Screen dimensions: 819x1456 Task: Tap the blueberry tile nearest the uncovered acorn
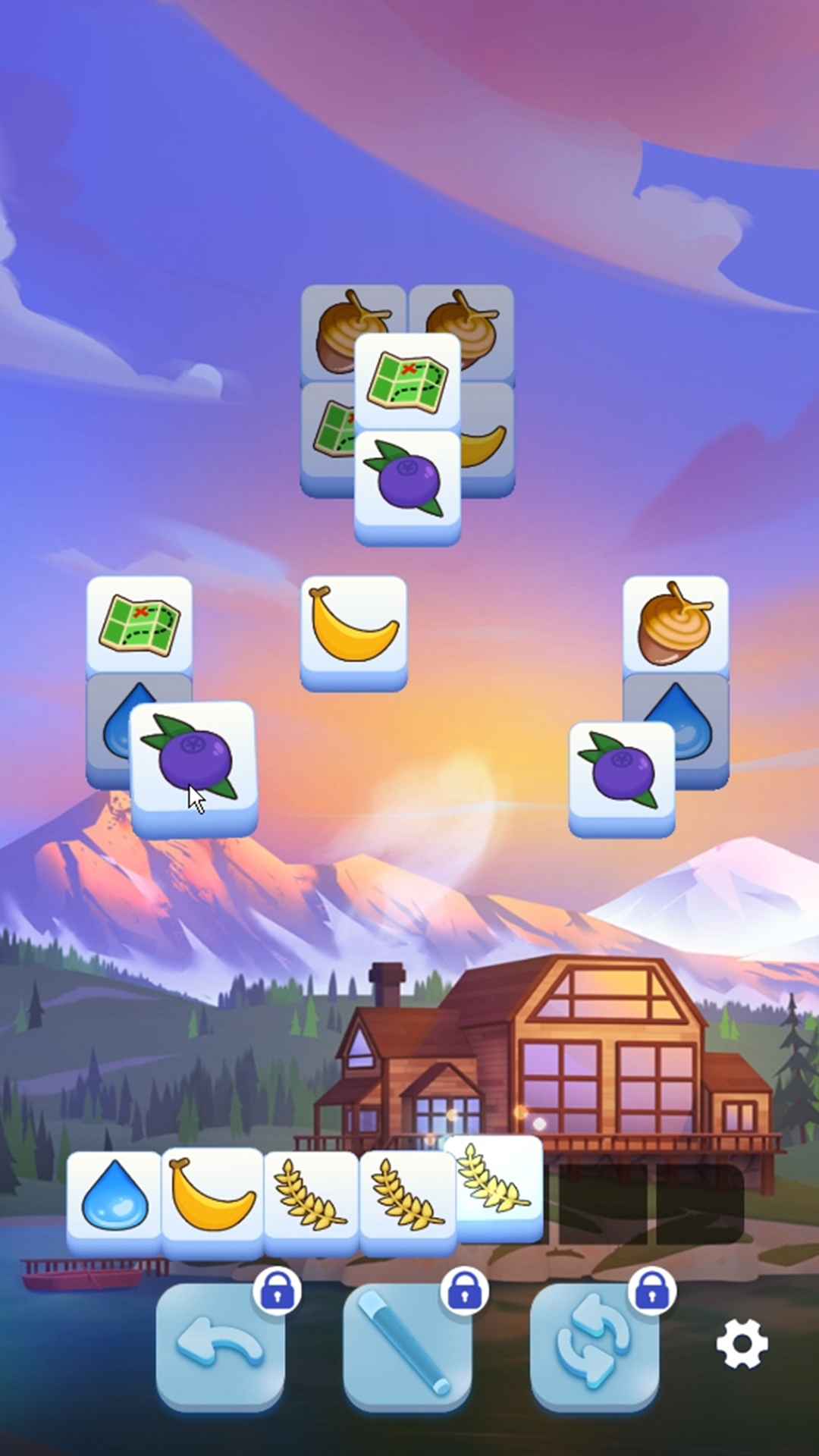622,773
